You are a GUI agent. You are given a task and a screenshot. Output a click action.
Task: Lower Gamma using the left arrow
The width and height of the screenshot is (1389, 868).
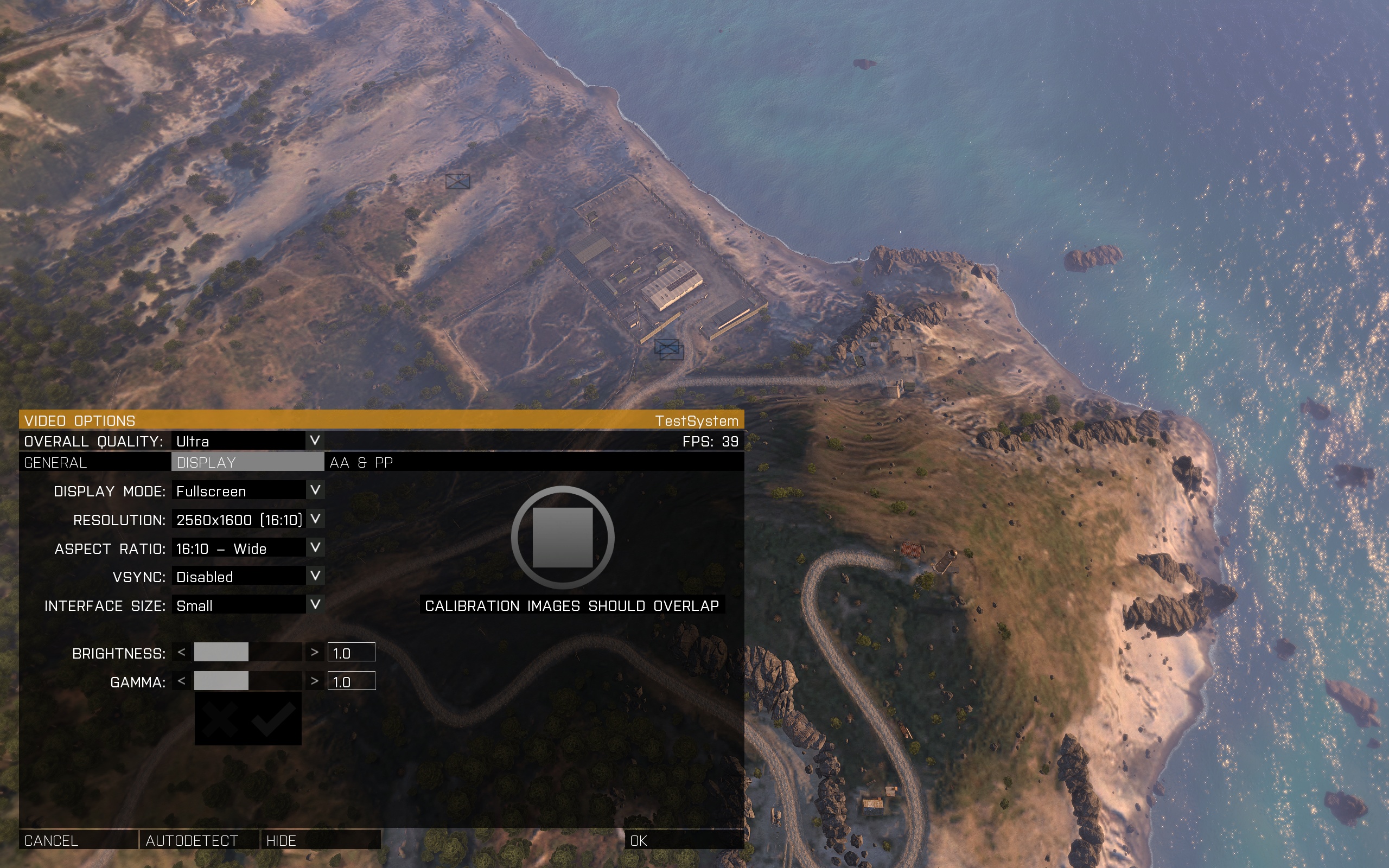click(x=182, y=681)
